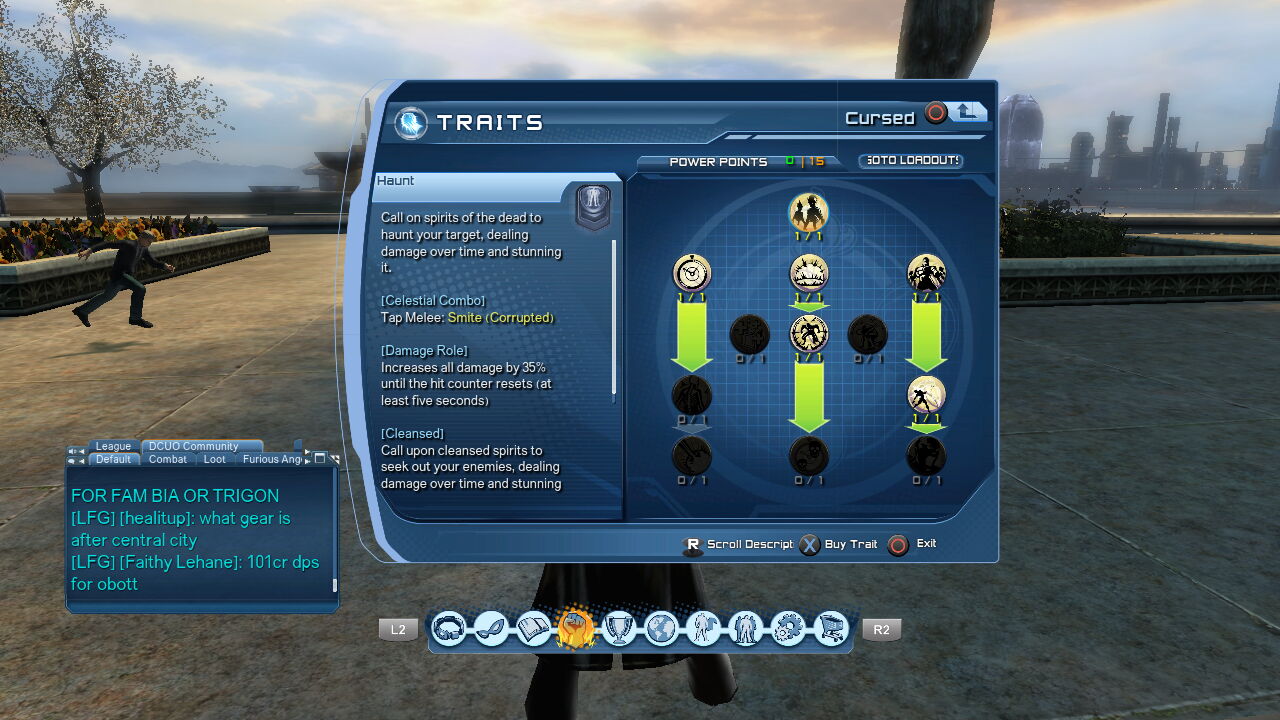Open the Furious Ang chat tab

pos(272,459)
